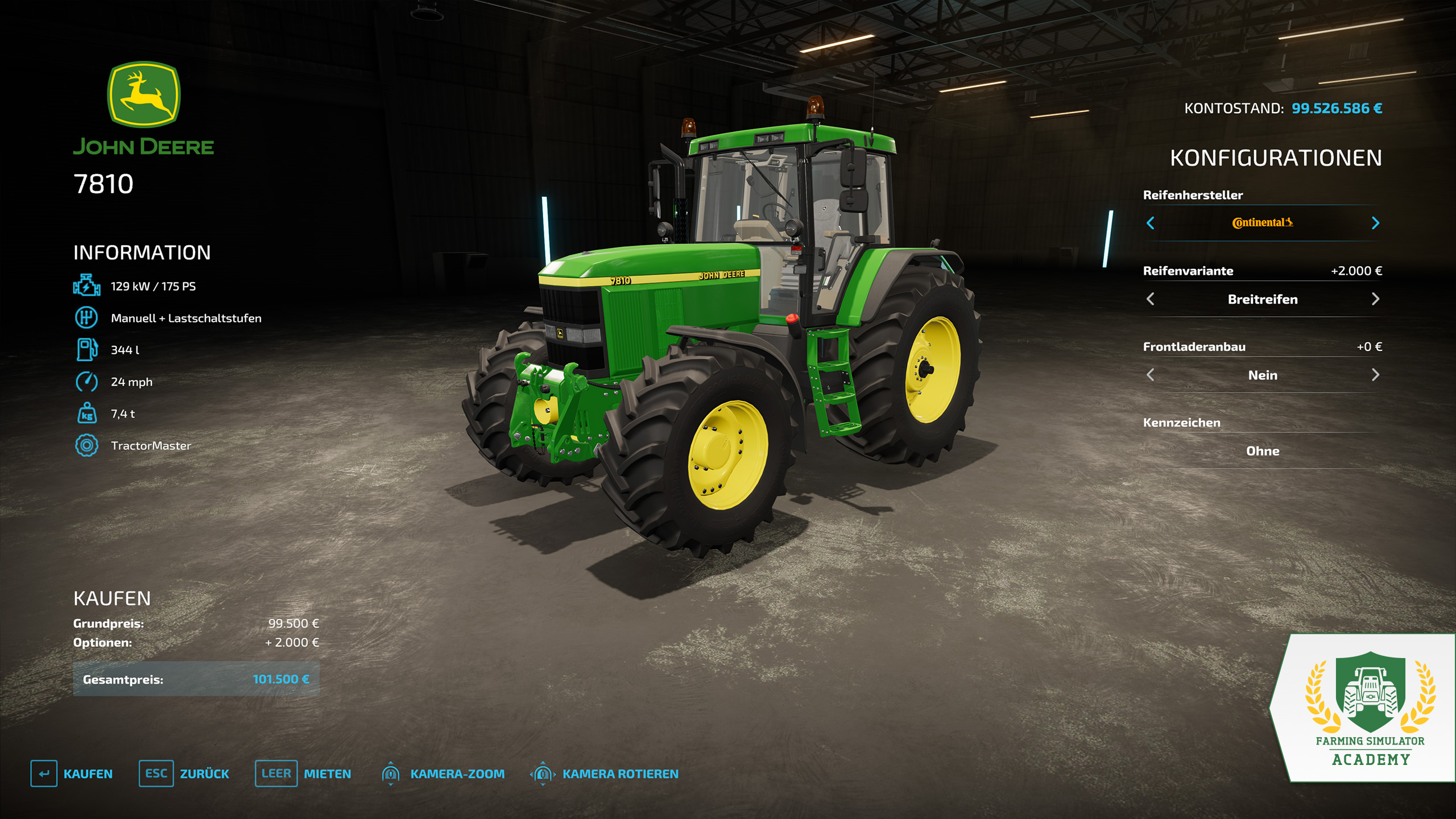This screenshot has width=1456, height=819.
Task: Choose next Frontladeranbau option
Action: [1375, 375]
